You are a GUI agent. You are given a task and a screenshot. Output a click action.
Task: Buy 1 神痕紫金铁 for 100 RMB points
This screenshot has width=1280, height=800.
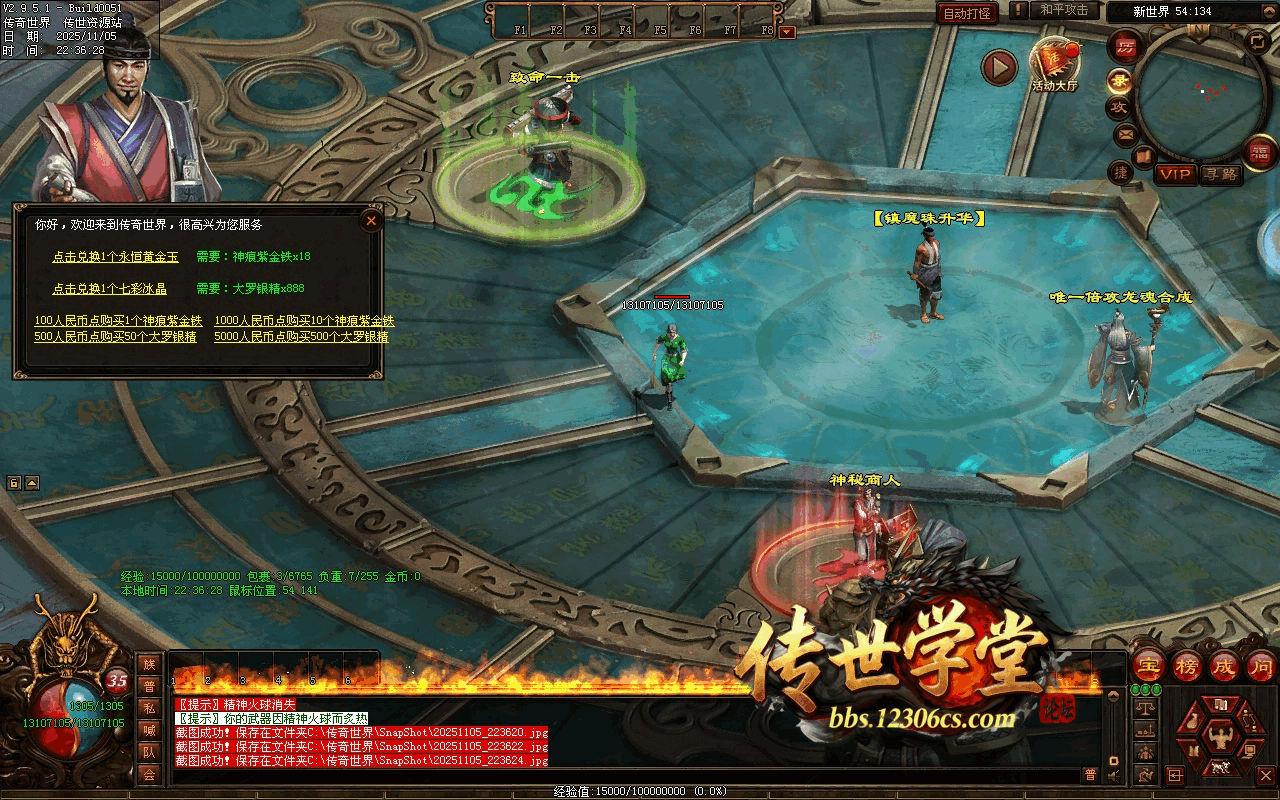click(x=118, y=321)
